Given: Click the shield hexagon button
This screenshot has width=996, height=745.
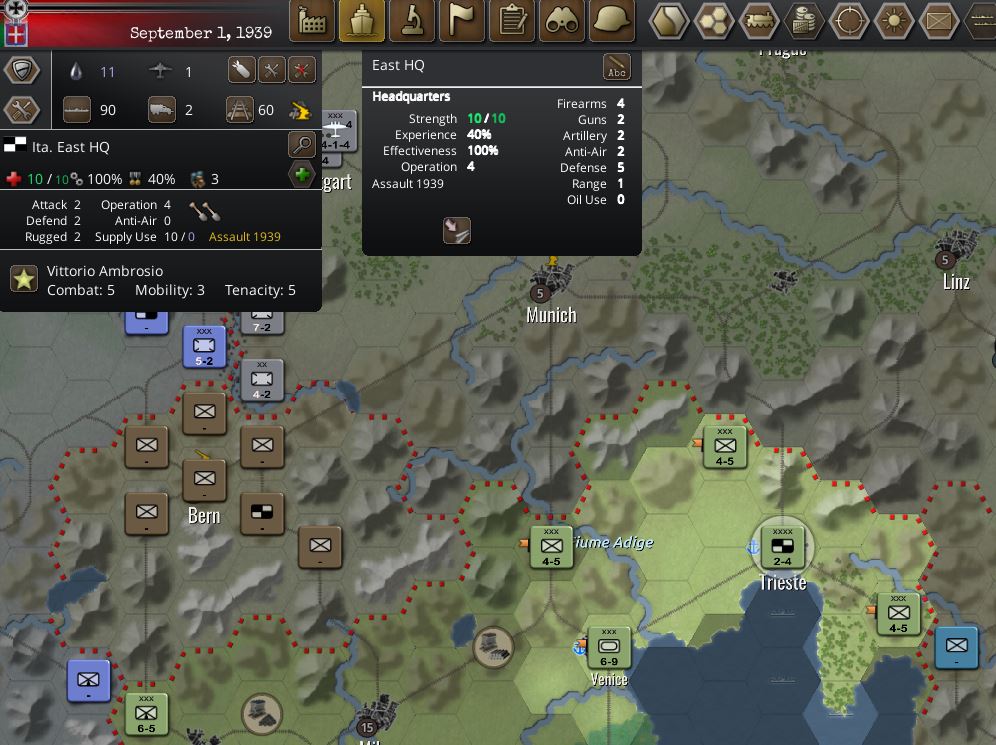Looking at the screenshot, I should pyautogui.click(x=22, y=70).
